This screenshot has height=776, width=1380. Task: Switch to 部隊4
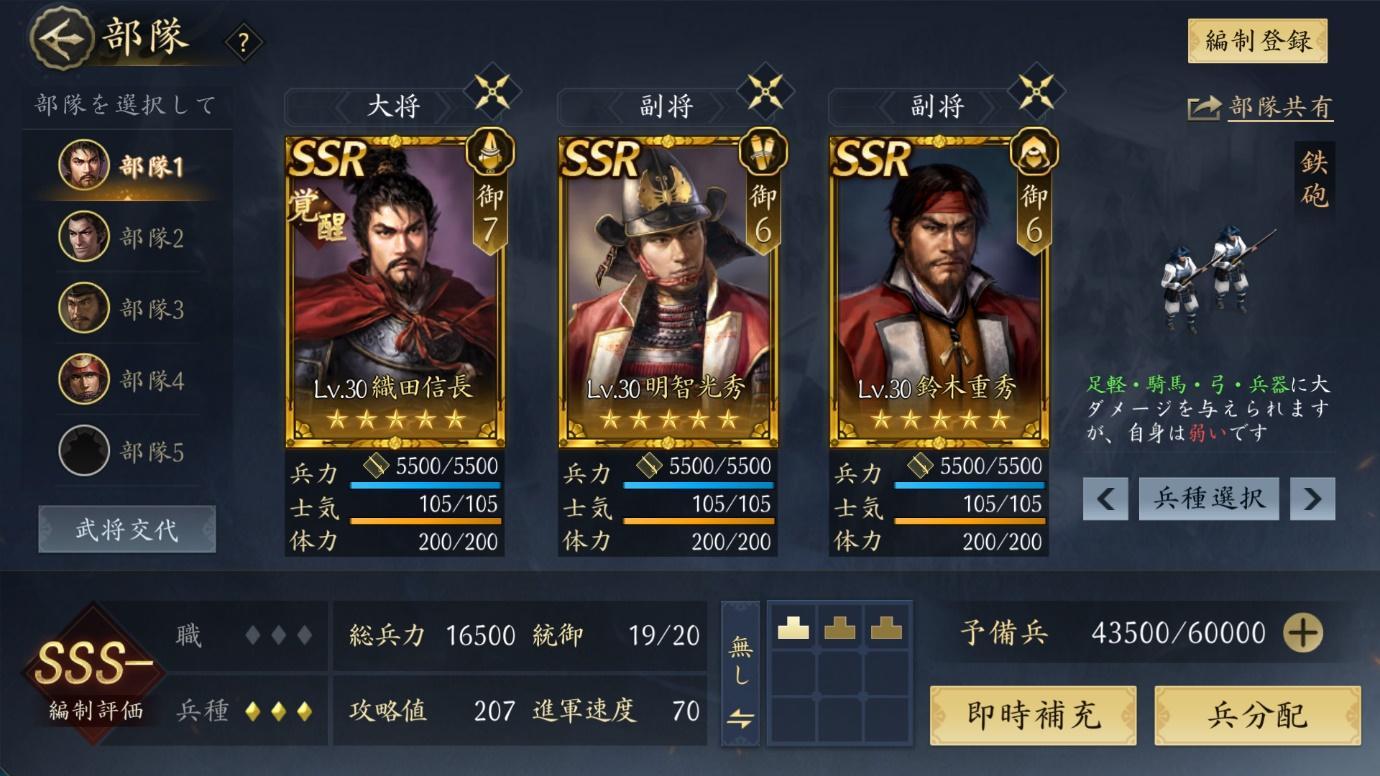point(125,380)
